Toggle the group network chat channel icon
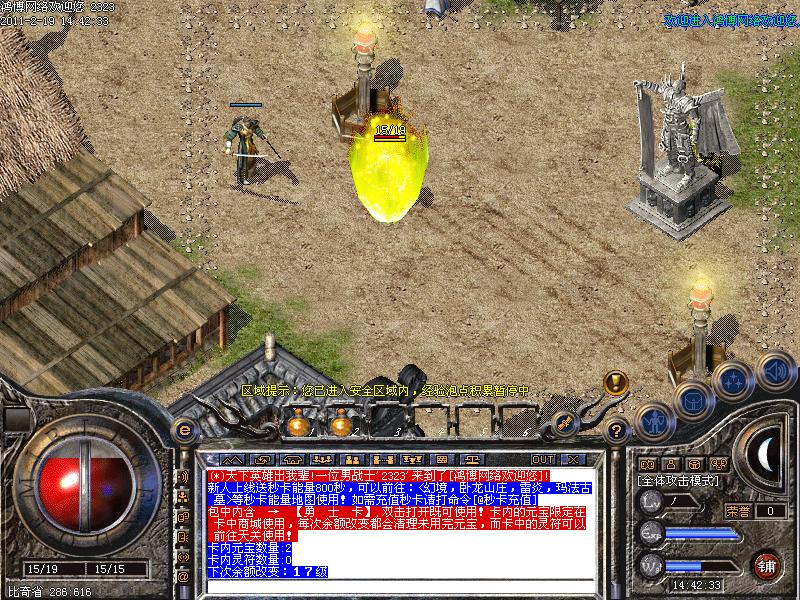Screen dimensions: 800x600 [x=183, y=495]
